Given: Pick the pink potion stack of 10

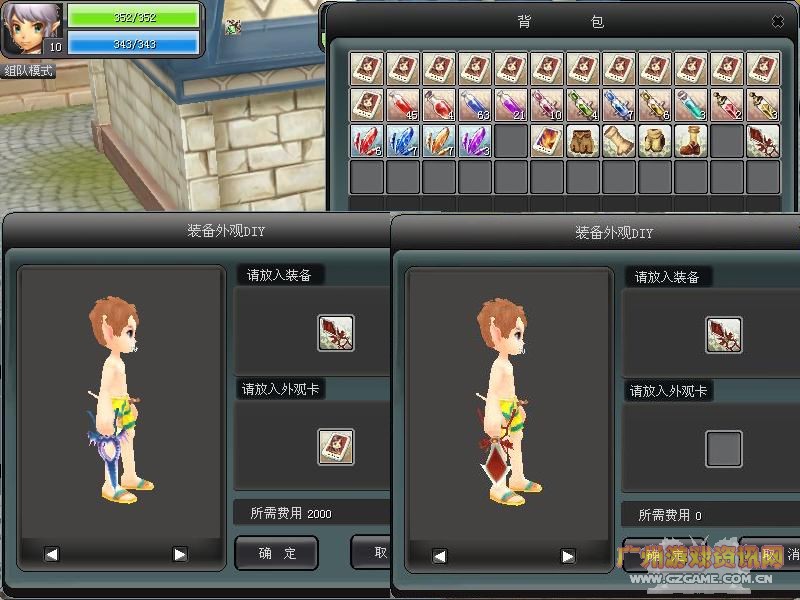Looking at the screenshot, I should (547, 105).
